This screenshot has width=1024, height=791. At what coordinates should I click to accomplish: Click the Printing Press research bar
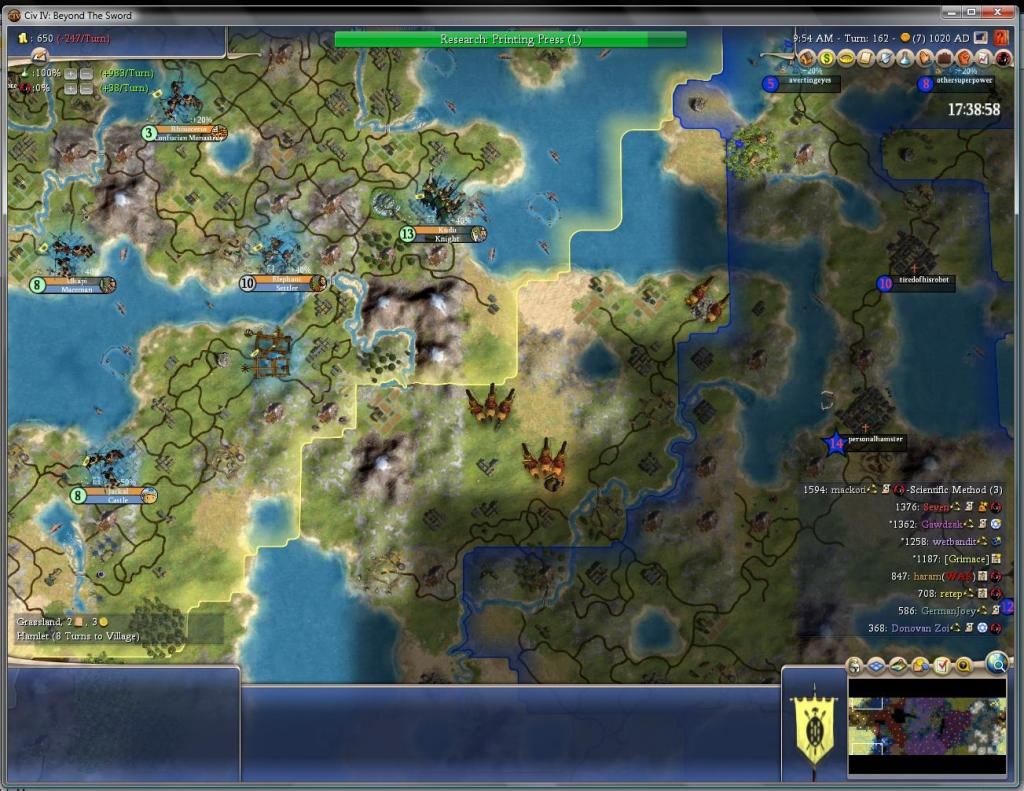point(510,39)
